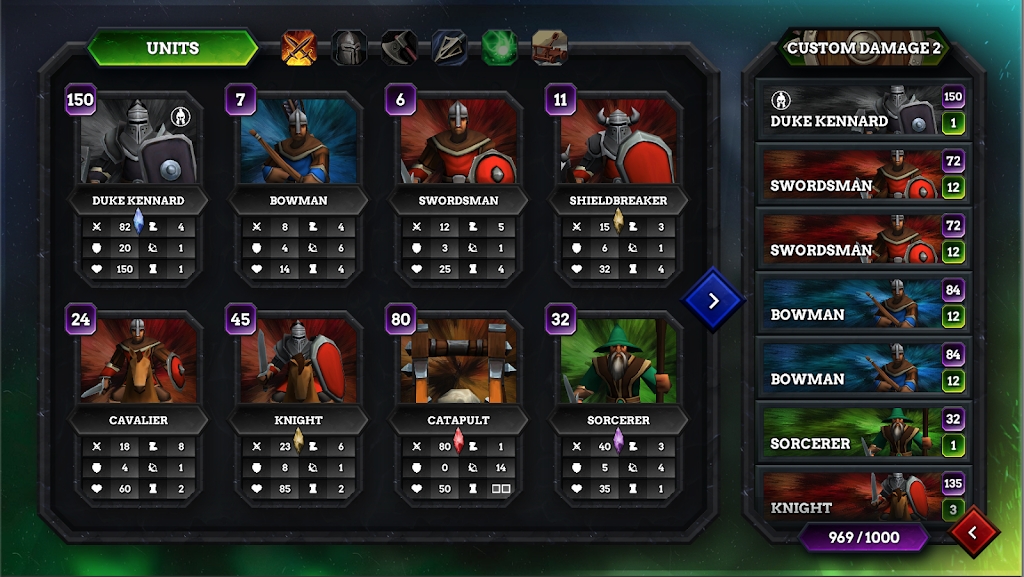Click the red back arrow button
This screenshot has width=1024, height=577.
point(975,533)
